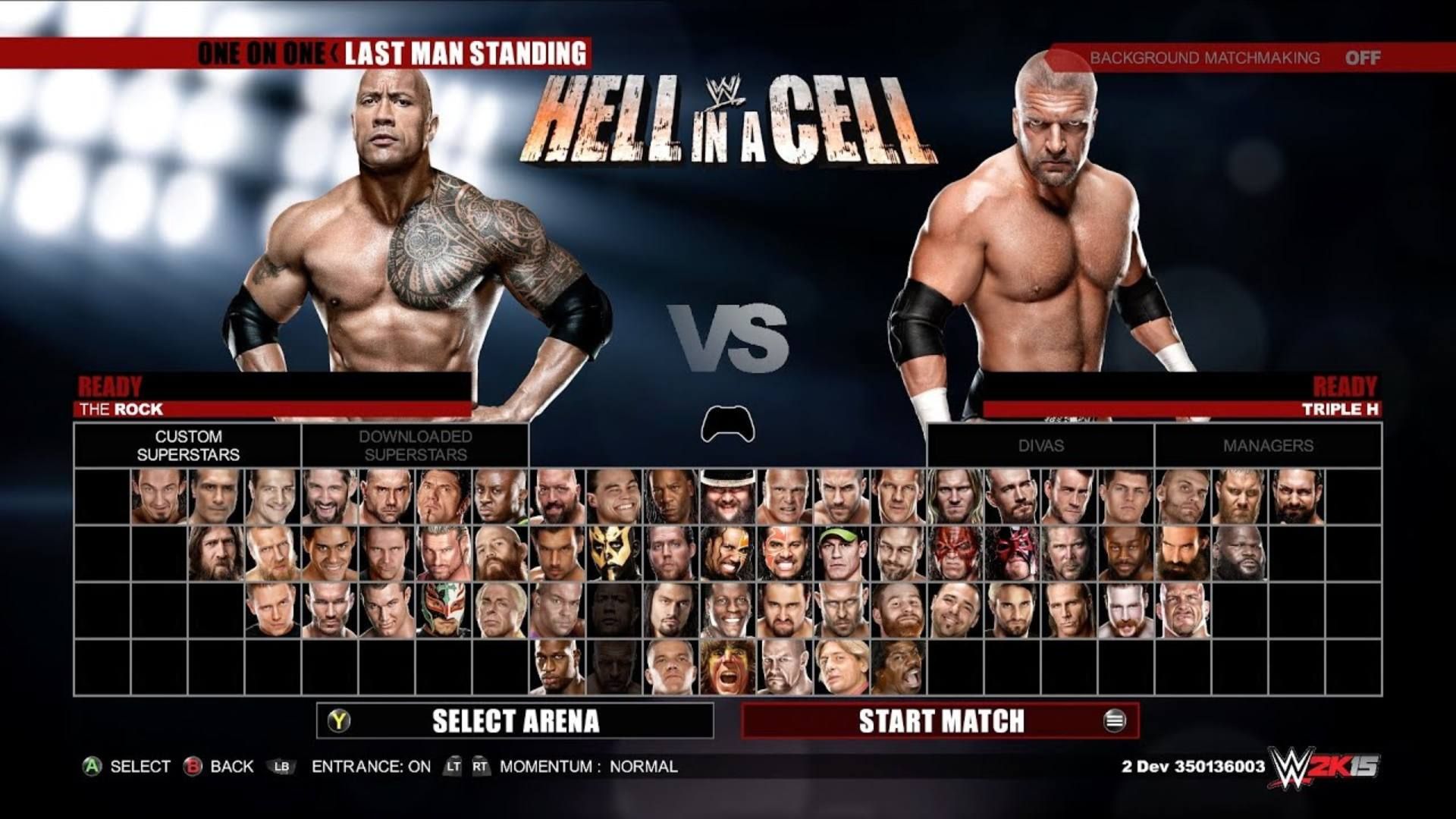Click the Start Match button
The width and height of the screenshot is (1456, 819).
click(940, 721)
